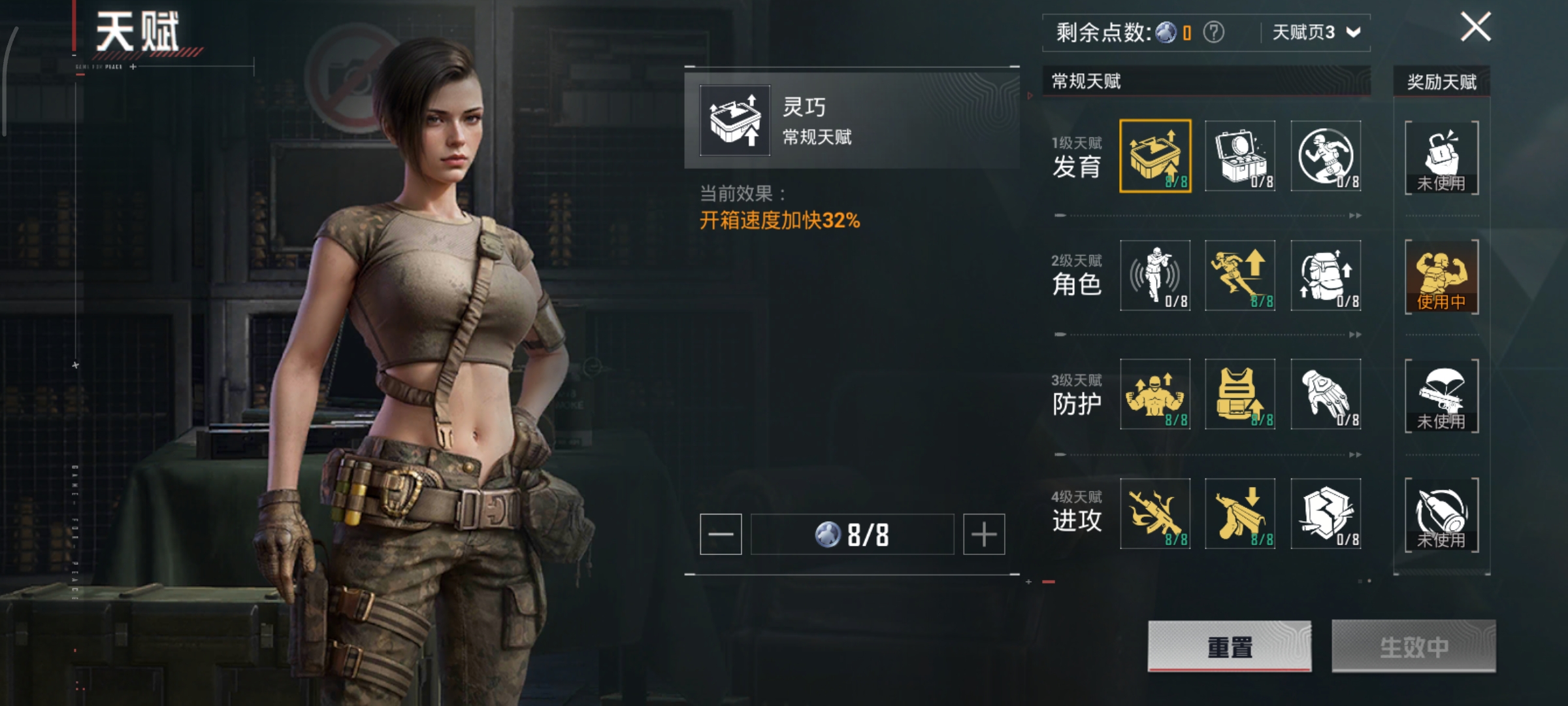1568x706 pixels.
Task: Select the flexing soldier defense talent
Action: click(x=1155, y=394)
